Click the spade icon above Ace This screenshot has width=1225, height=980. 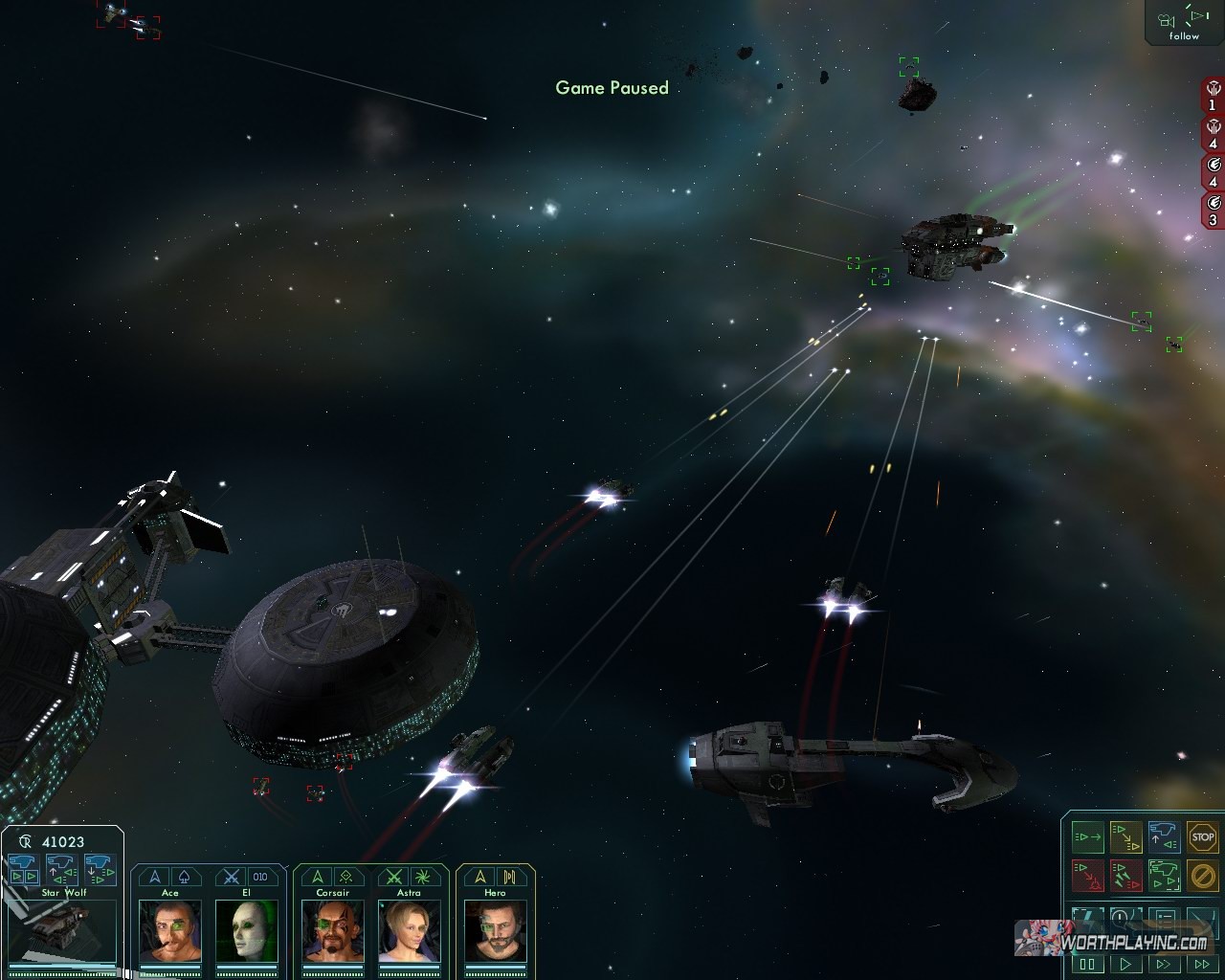pyautogui.click(x=184, y=877)
